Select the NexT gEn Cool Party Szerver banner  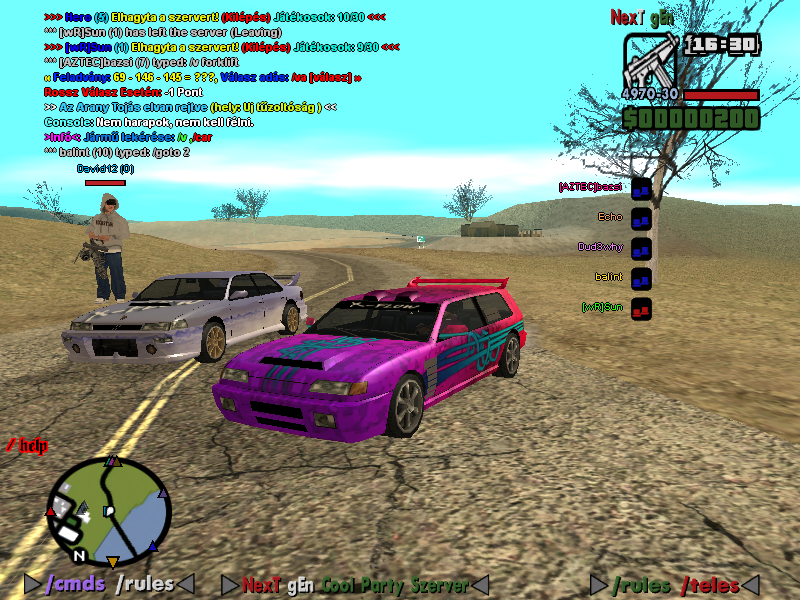click(x=355, y=585)
